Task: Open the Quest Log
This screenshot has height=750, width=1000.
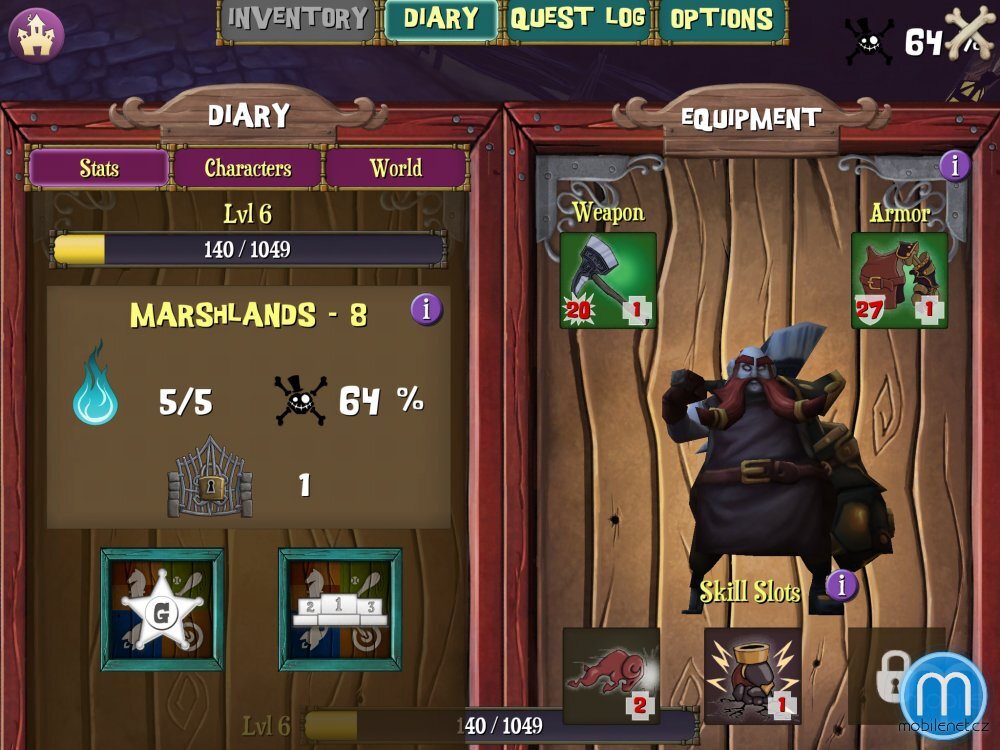Action: 578,19
